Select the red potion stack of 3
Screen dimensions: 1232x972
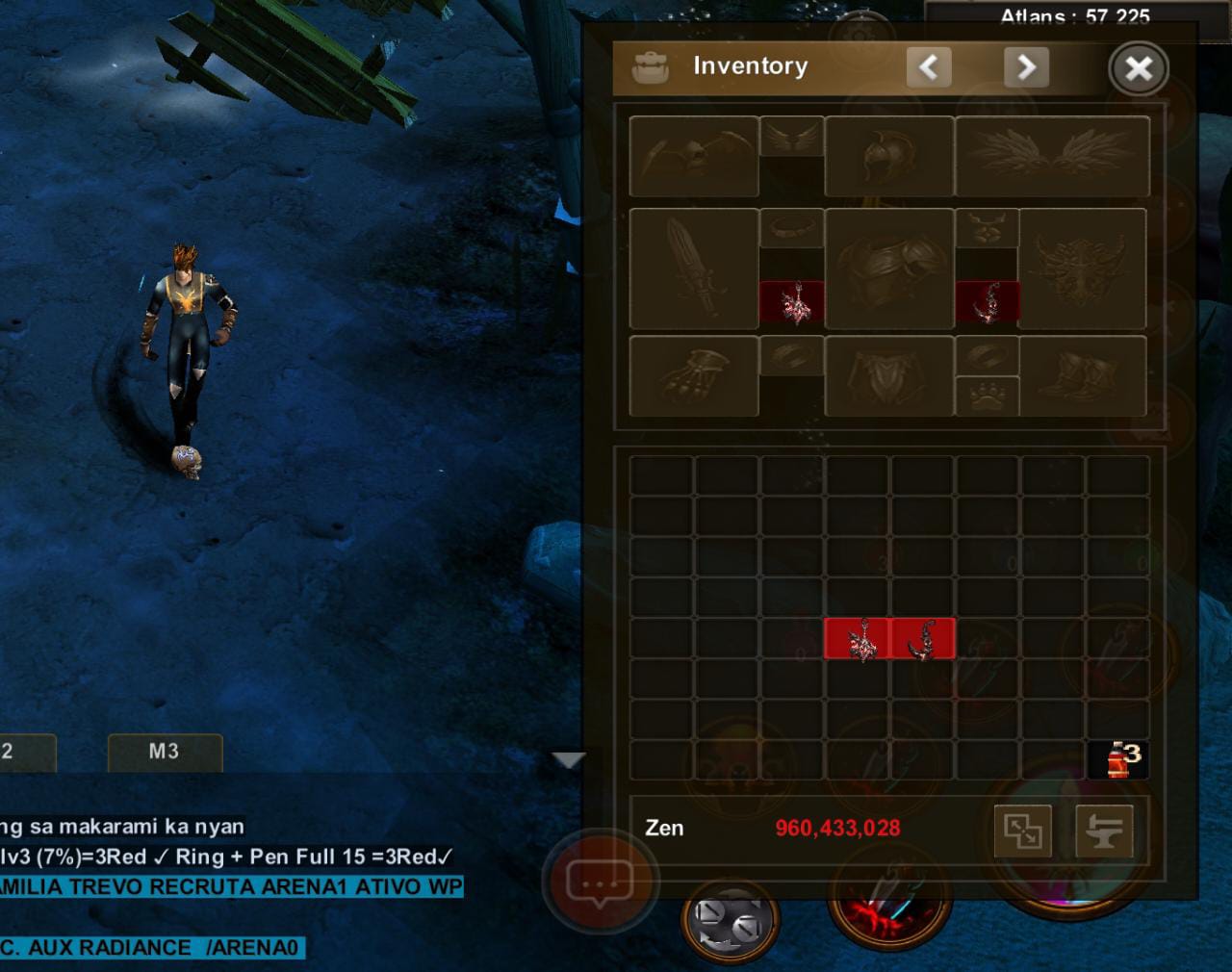(x=1118, y=759)
